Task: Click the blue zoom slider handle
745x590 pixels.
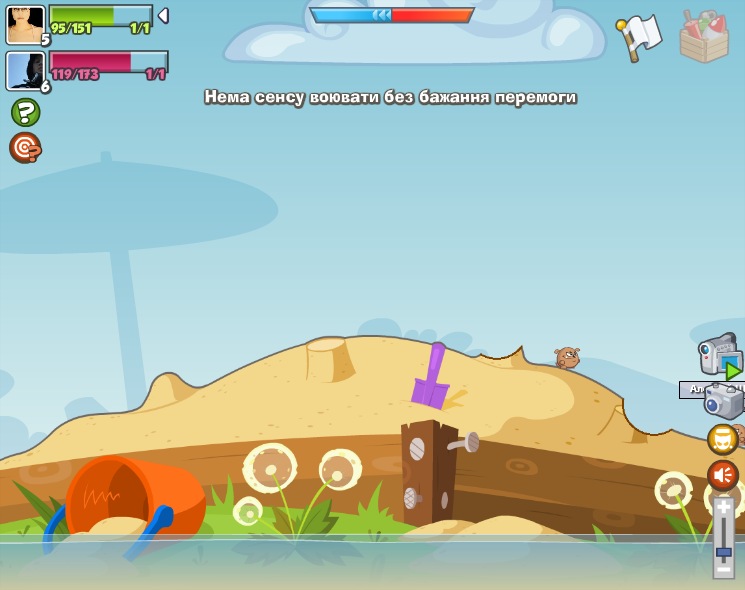Action: (723, 552)
